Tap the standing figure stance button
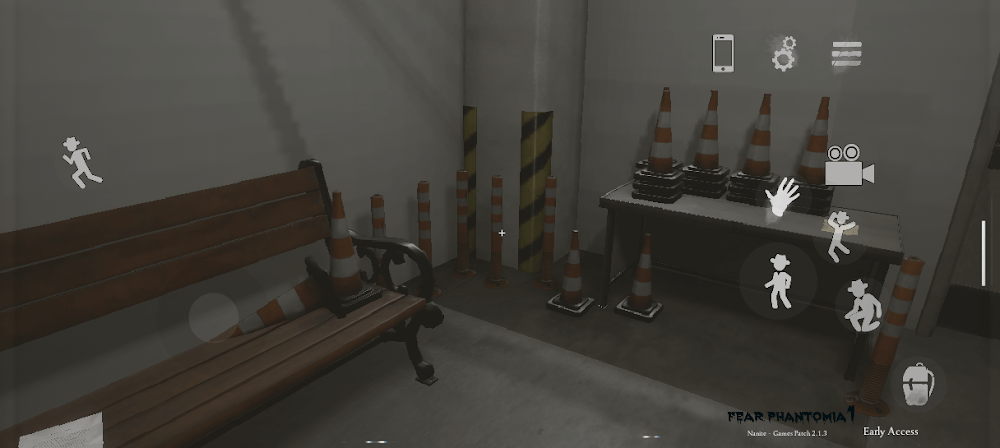The width and height of the screenshot is (1000, 448). coord(778,279)
